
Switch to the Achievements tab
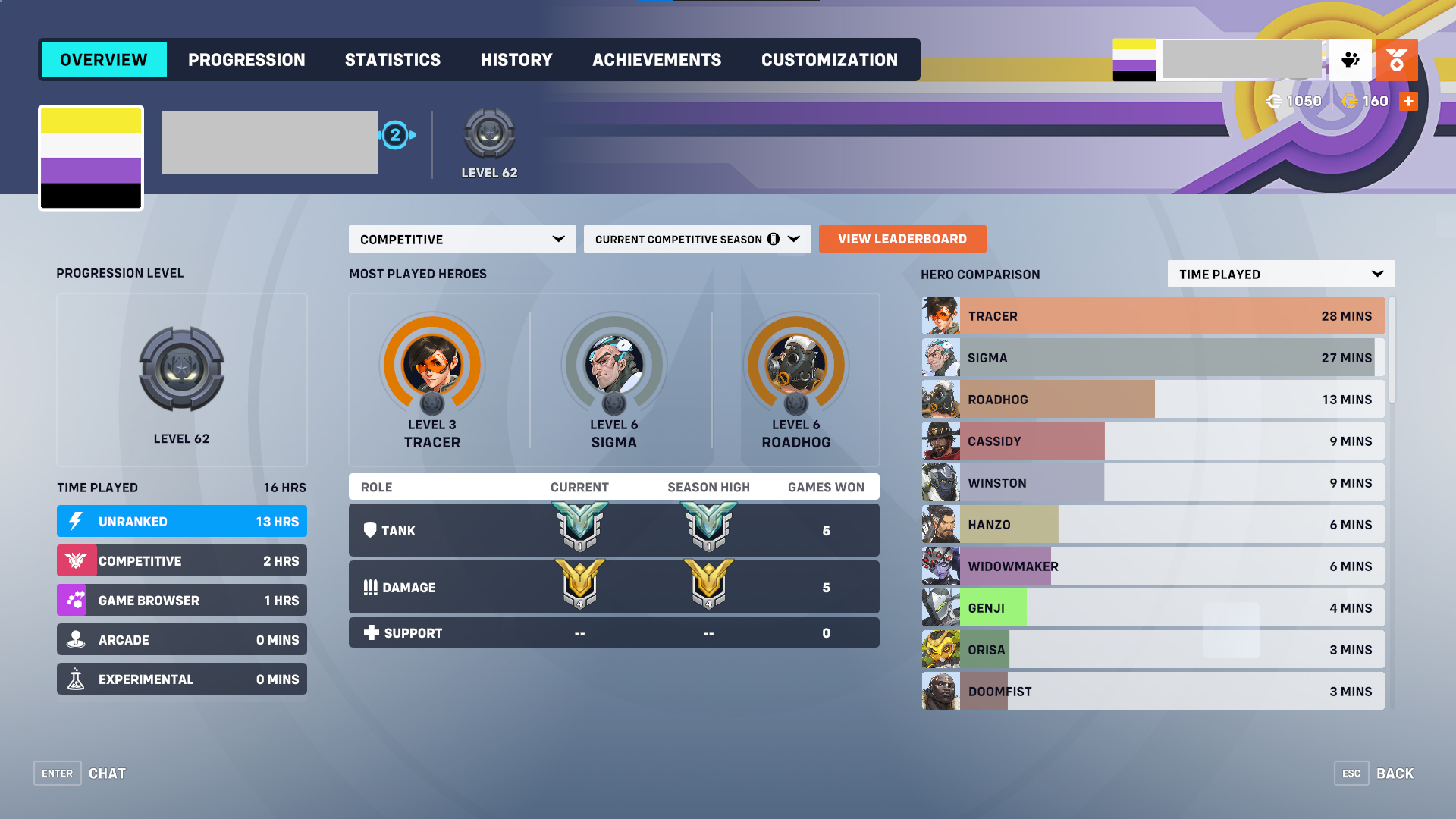pyautogui.click(x=657, y=59)
